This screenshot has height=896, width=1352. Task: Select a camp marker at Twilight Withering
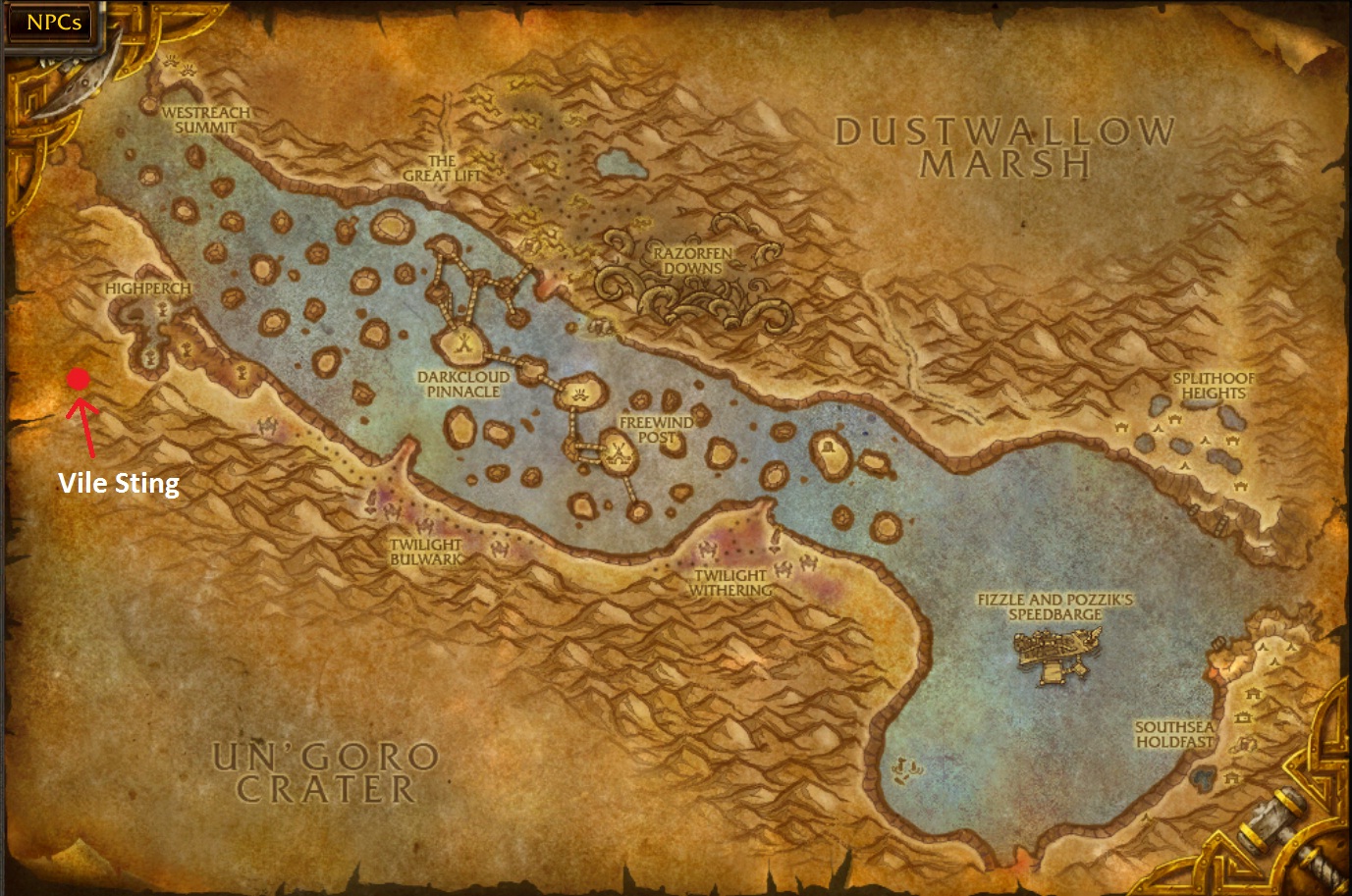tap(707, 547)
